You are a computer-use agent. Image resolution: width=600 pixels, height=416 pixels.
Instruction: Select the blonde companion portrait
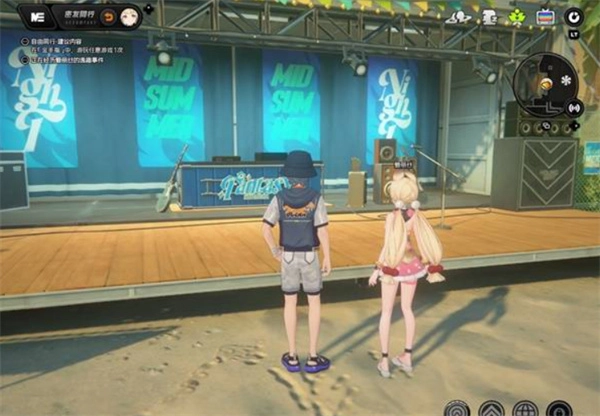[x=129, y=17]
